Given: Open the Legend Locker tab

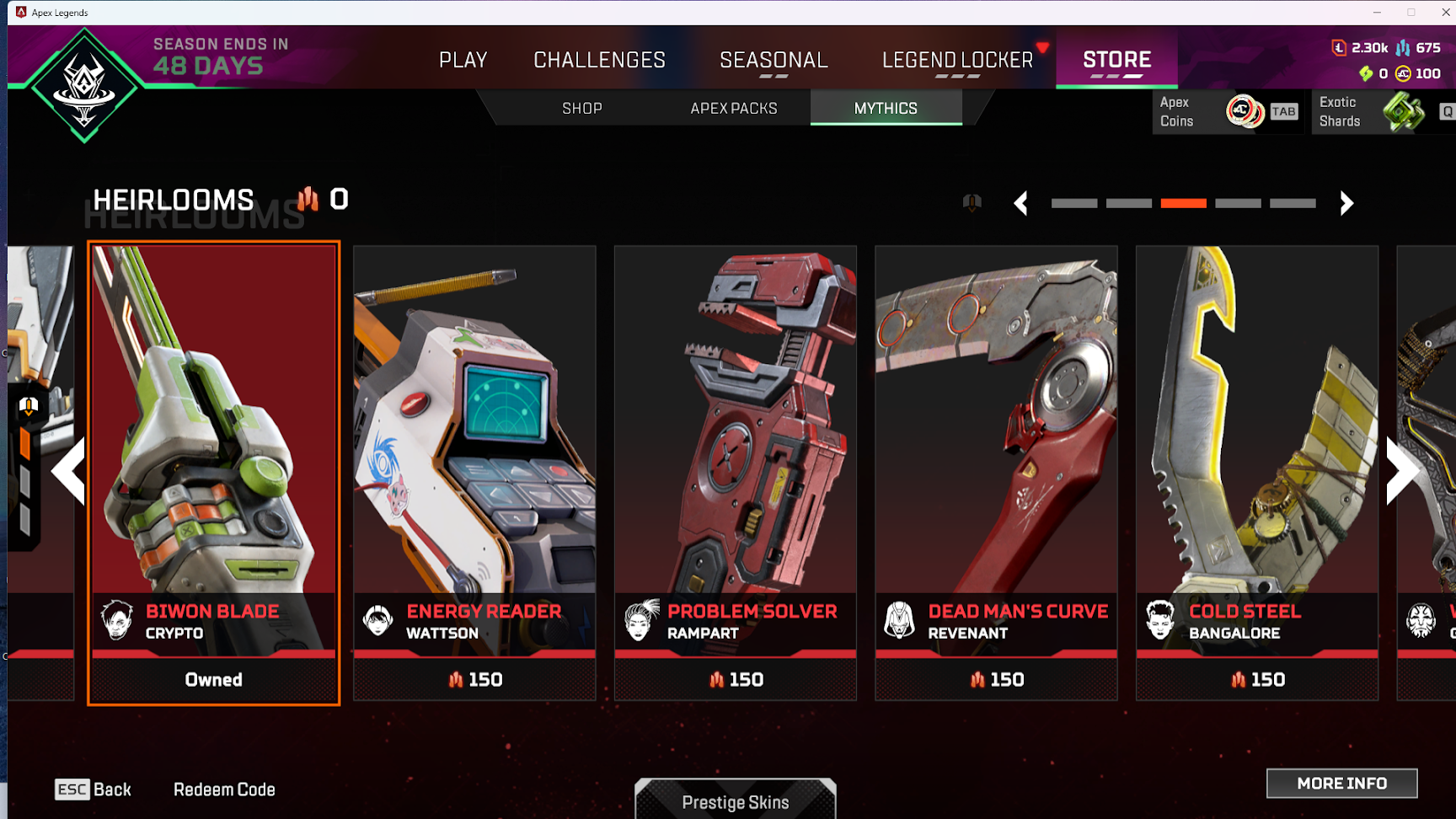Looking at the screenshot, I should 957,60.
